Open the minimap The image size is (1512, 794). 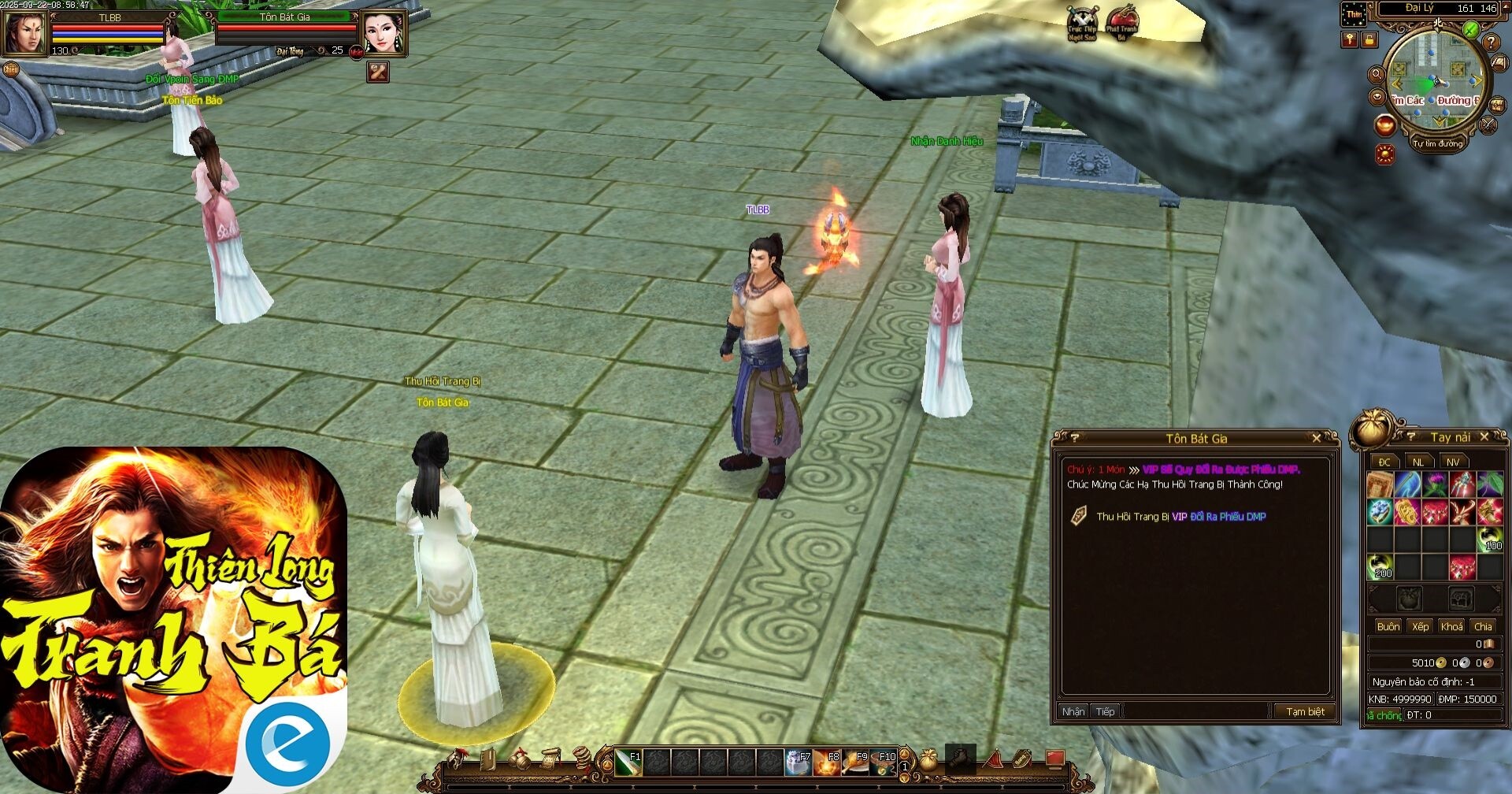pyautogui.click(x=1433, y=79)
